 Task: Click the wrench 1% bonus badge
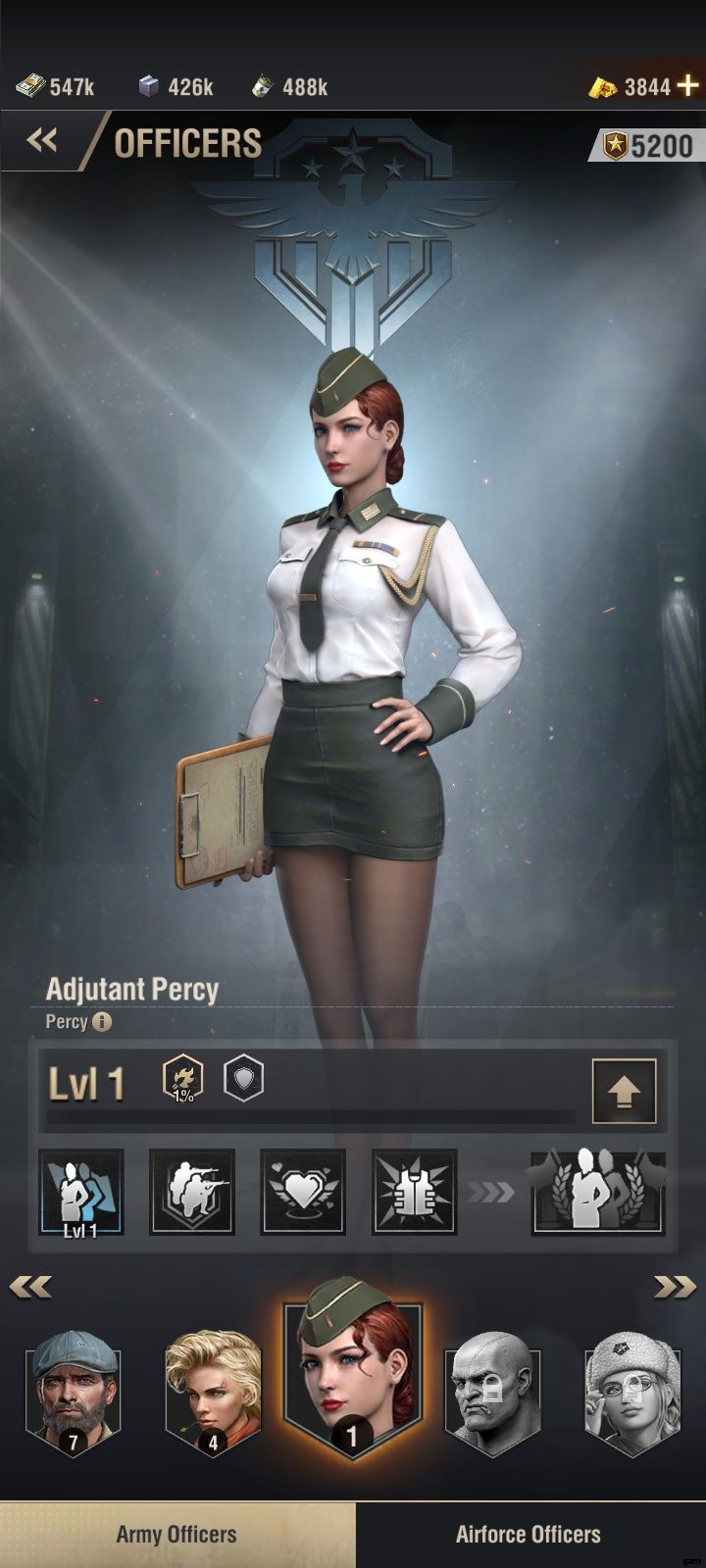click(x=183, y=1078)
